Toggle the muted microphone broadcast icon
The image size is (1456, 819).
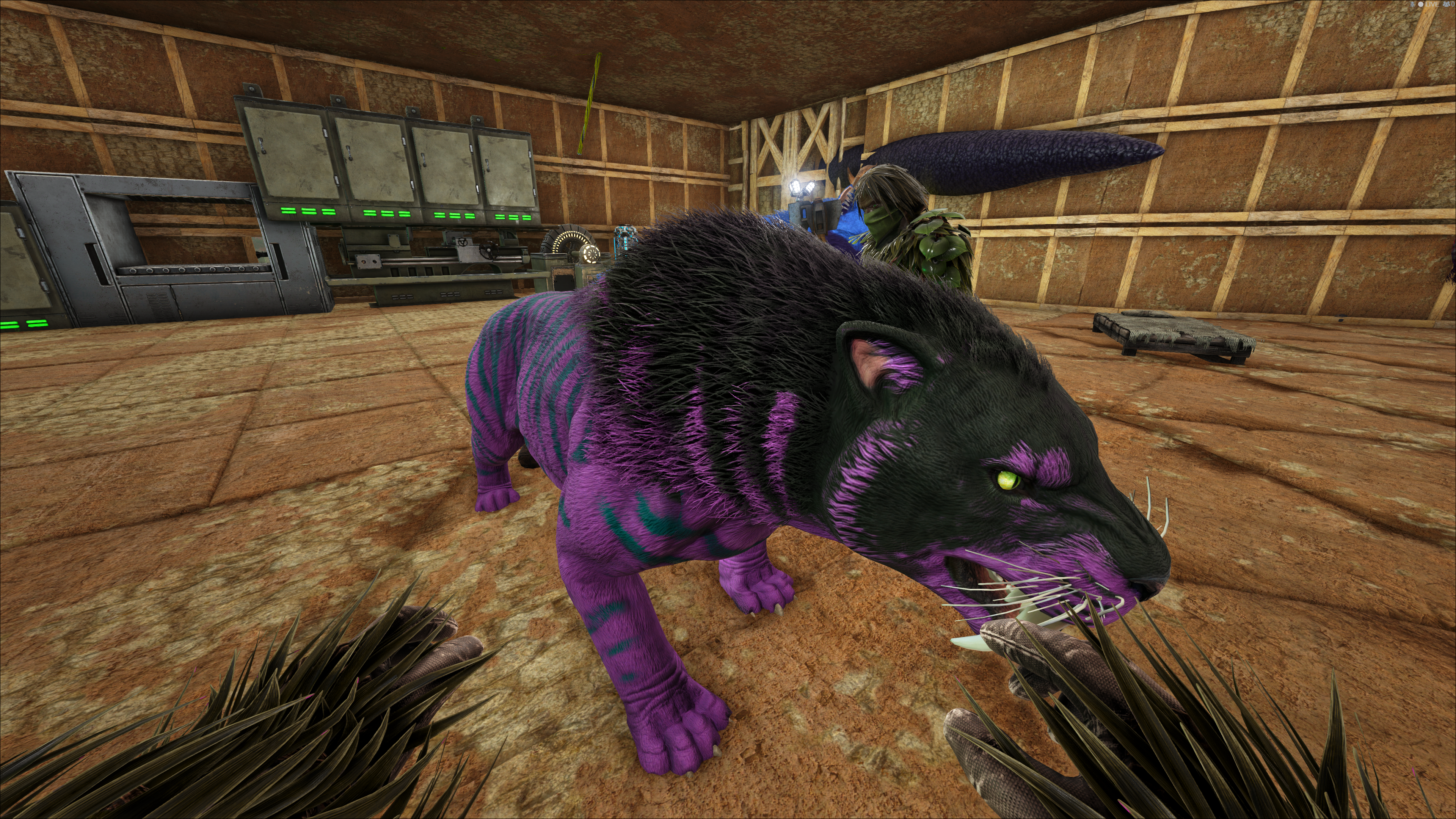click(1412, 5)
